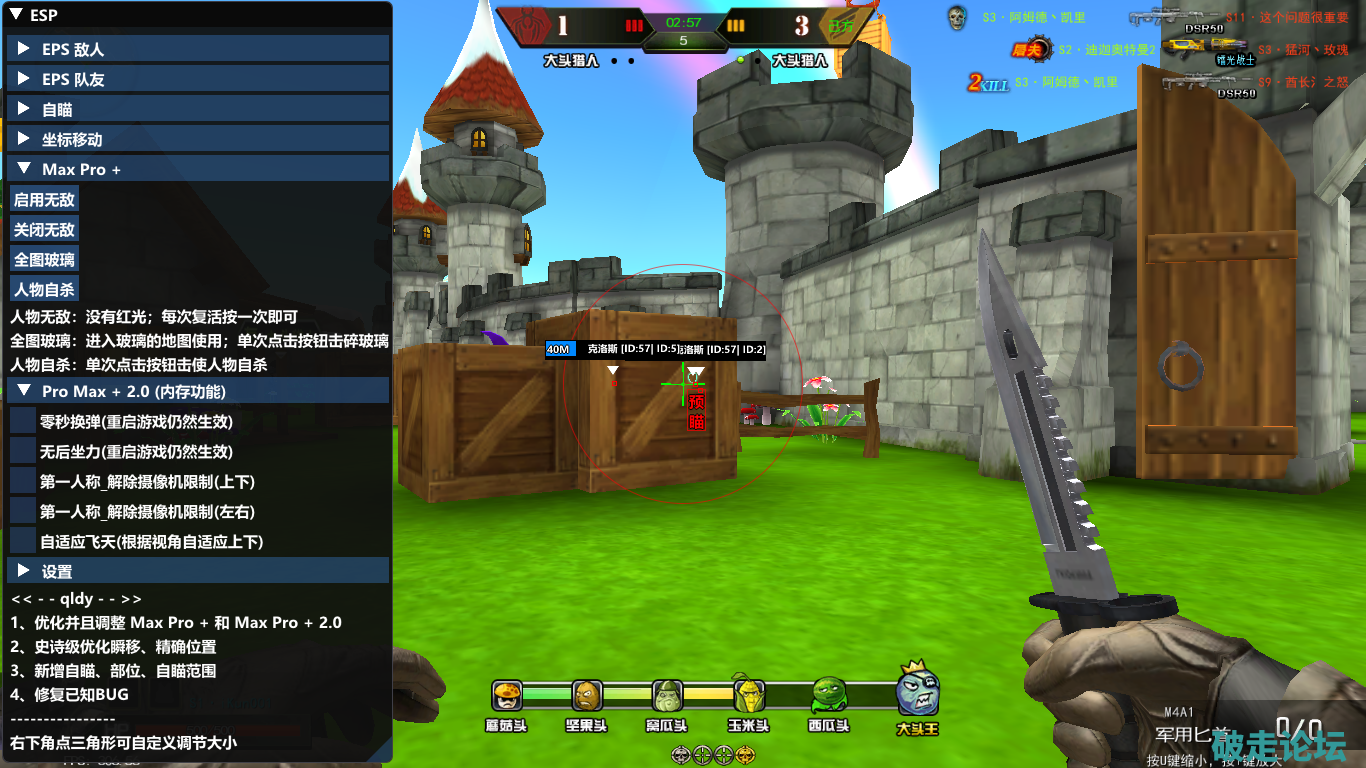
Task: Expand the 坐标移动 section
Action: click(x=24, y=139)
